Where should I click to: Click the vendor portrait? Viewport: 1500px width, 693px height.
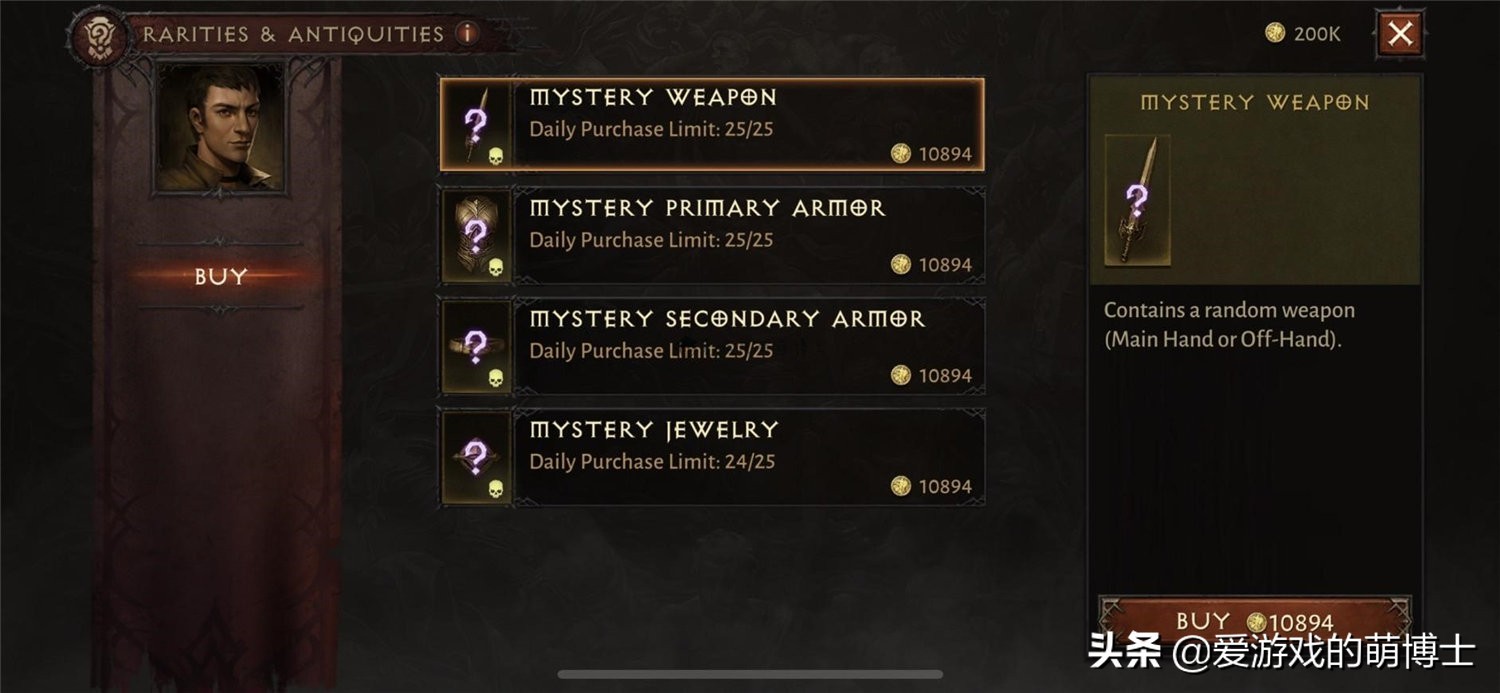point(219,127)
